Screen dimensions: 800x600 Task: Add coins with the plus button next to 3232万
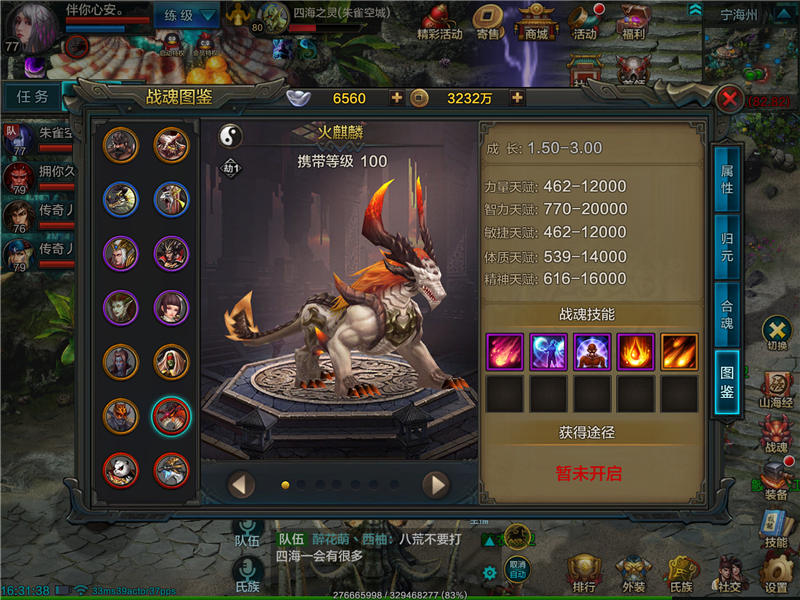[517, 98]
